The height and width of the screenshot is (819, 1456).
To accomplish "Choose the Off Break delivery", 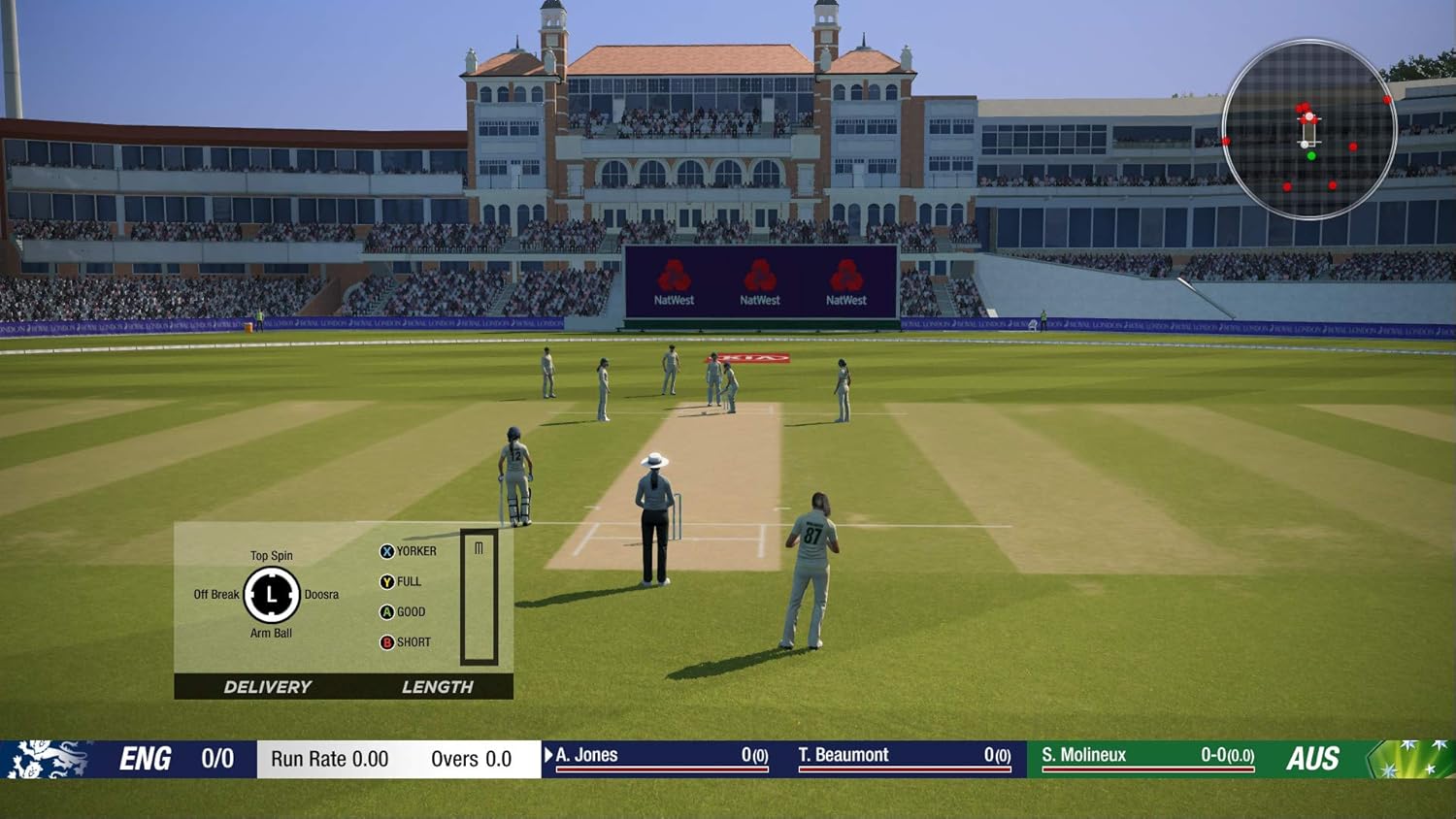I will coord(215,595).
